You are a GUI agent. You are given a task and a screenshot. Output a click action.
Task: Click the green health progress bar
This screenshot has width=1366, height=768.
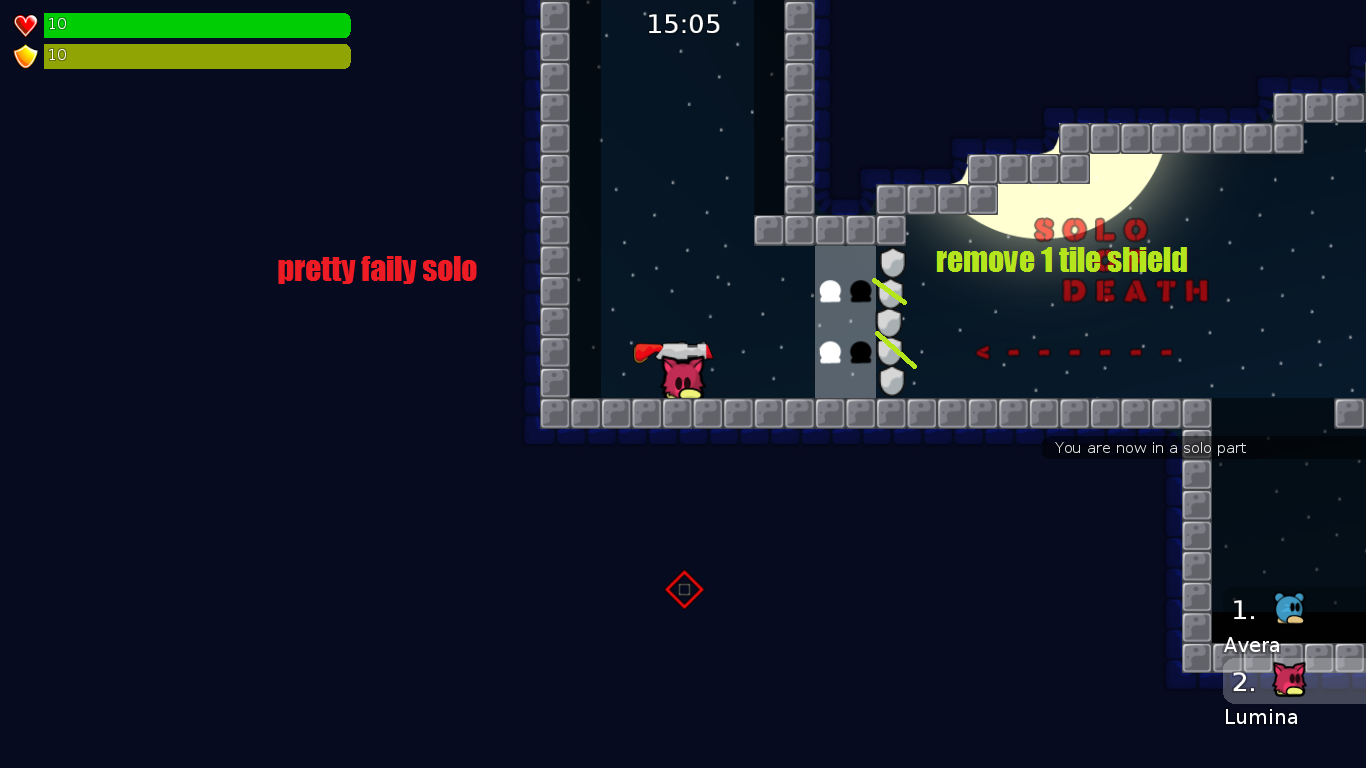(x=197, y=25)
